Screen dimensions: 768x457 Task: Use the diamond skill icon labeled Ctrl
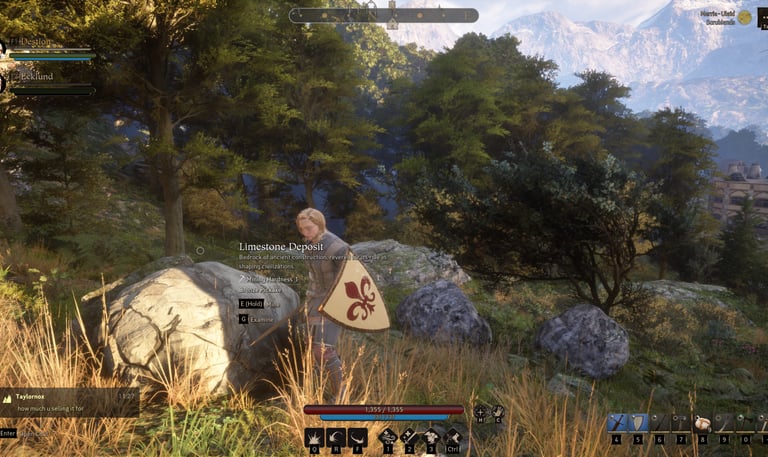[x=452, y=436]
